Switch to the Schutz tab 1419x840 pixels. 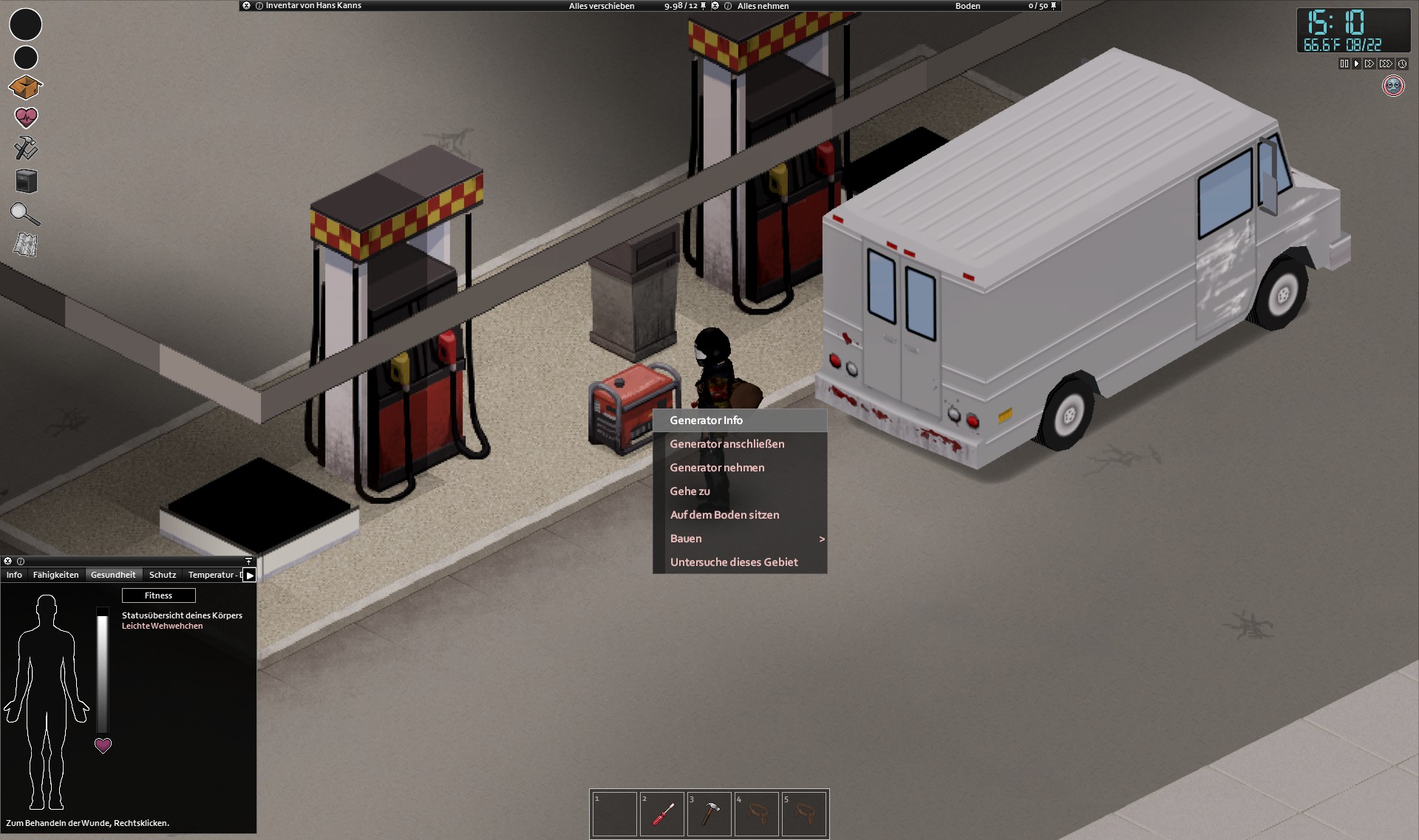pyautogui.click(x=162, y=575)
